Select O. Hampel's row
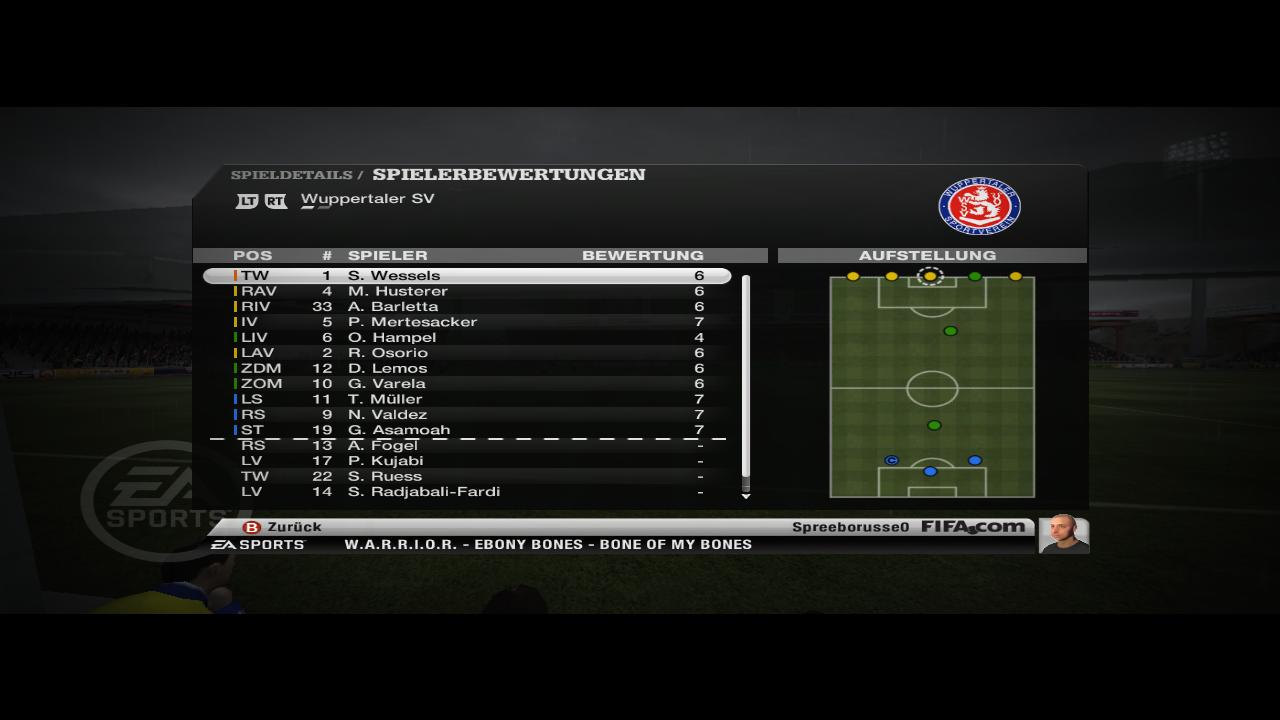 tap(467, 338)
